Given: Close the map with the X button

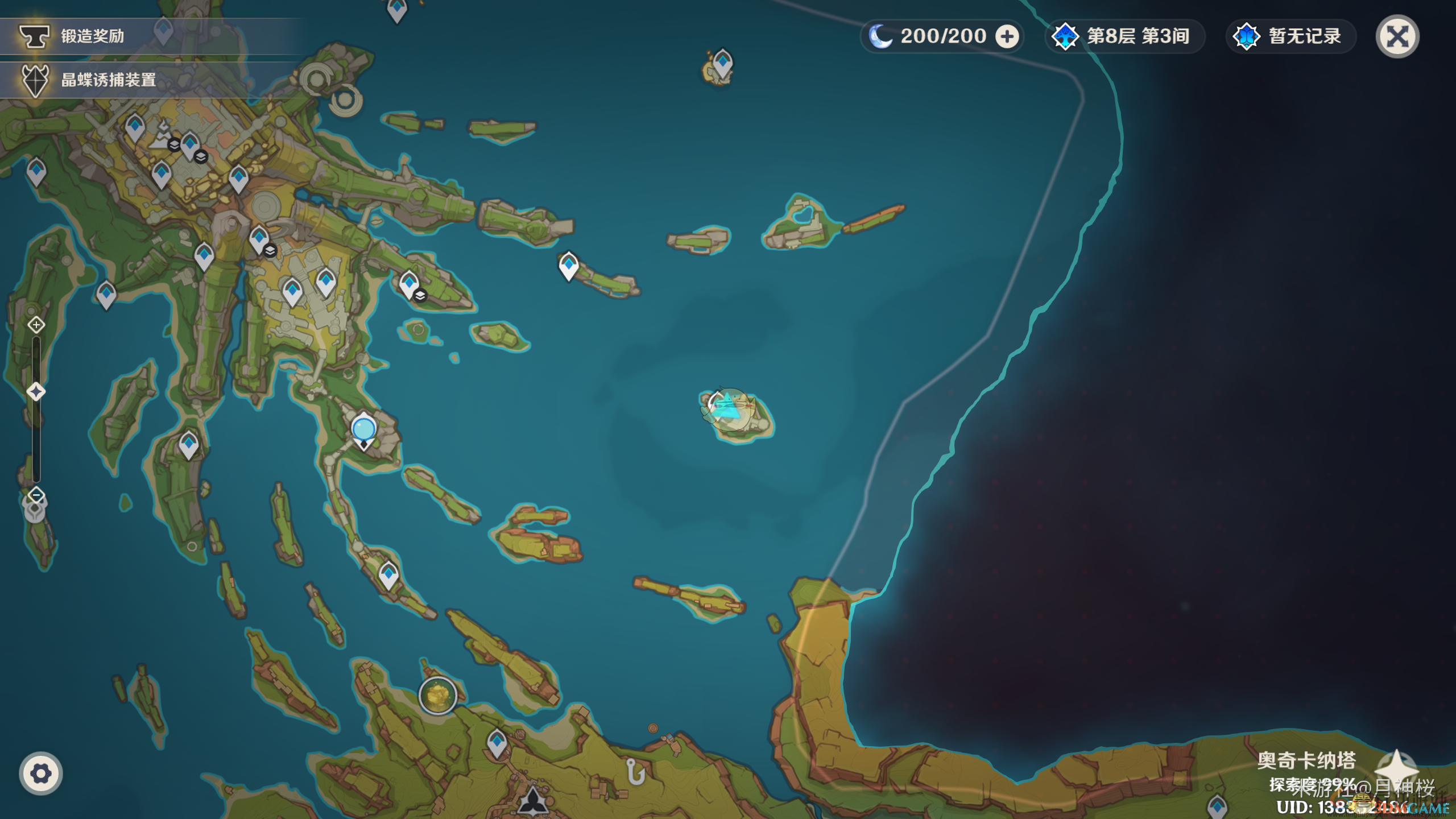Looking at the screenshot, I should (1397, 37).
